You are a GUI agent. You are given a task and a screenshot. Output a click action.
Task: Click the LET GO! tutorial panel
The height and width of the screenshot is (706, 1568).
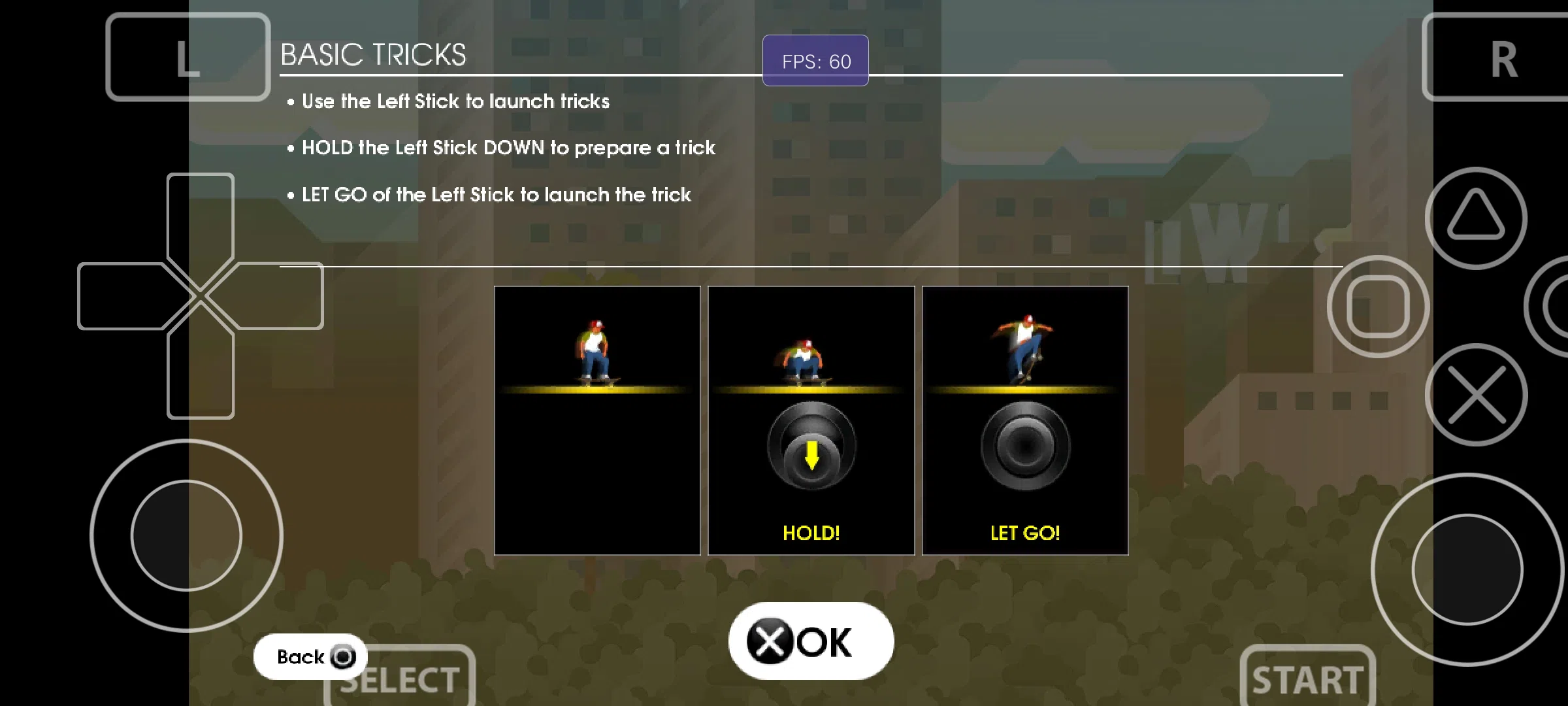(1025, 421)
